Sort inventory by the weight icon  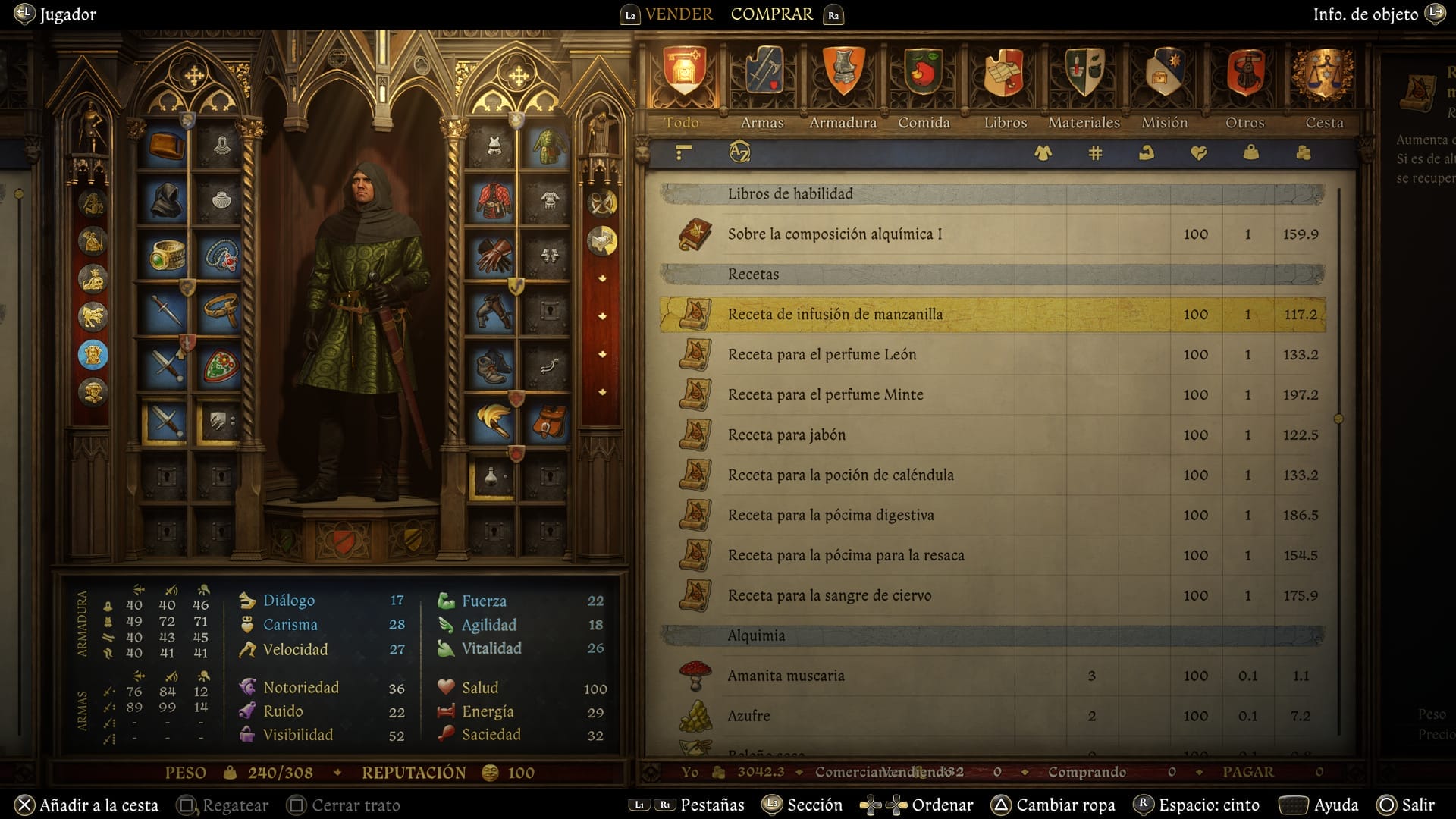1249,152
